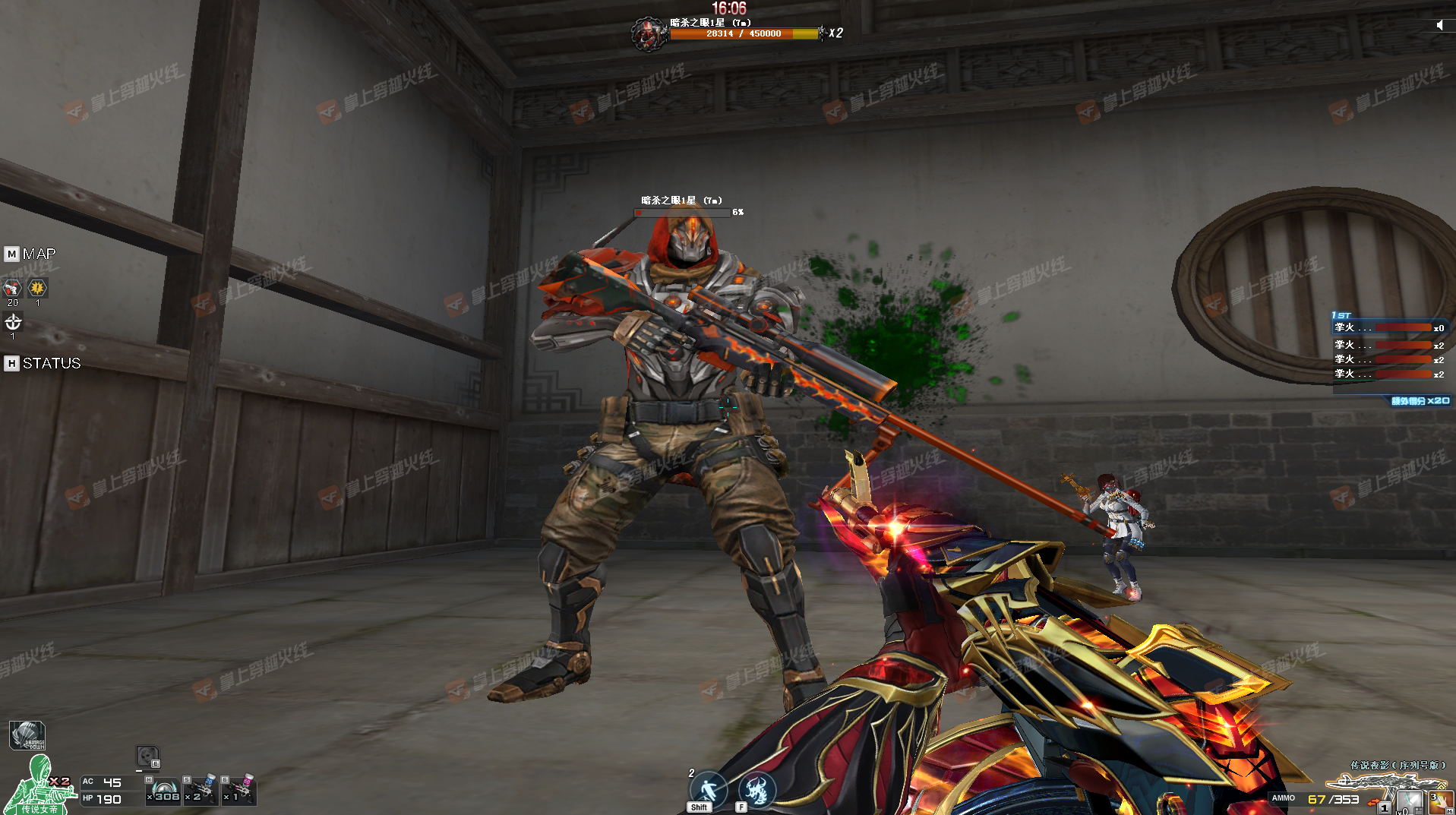1456x815 pixels.
Task: Activate the greyed female portrait skill
Action: pyautogui.click(x=147, y=757)
